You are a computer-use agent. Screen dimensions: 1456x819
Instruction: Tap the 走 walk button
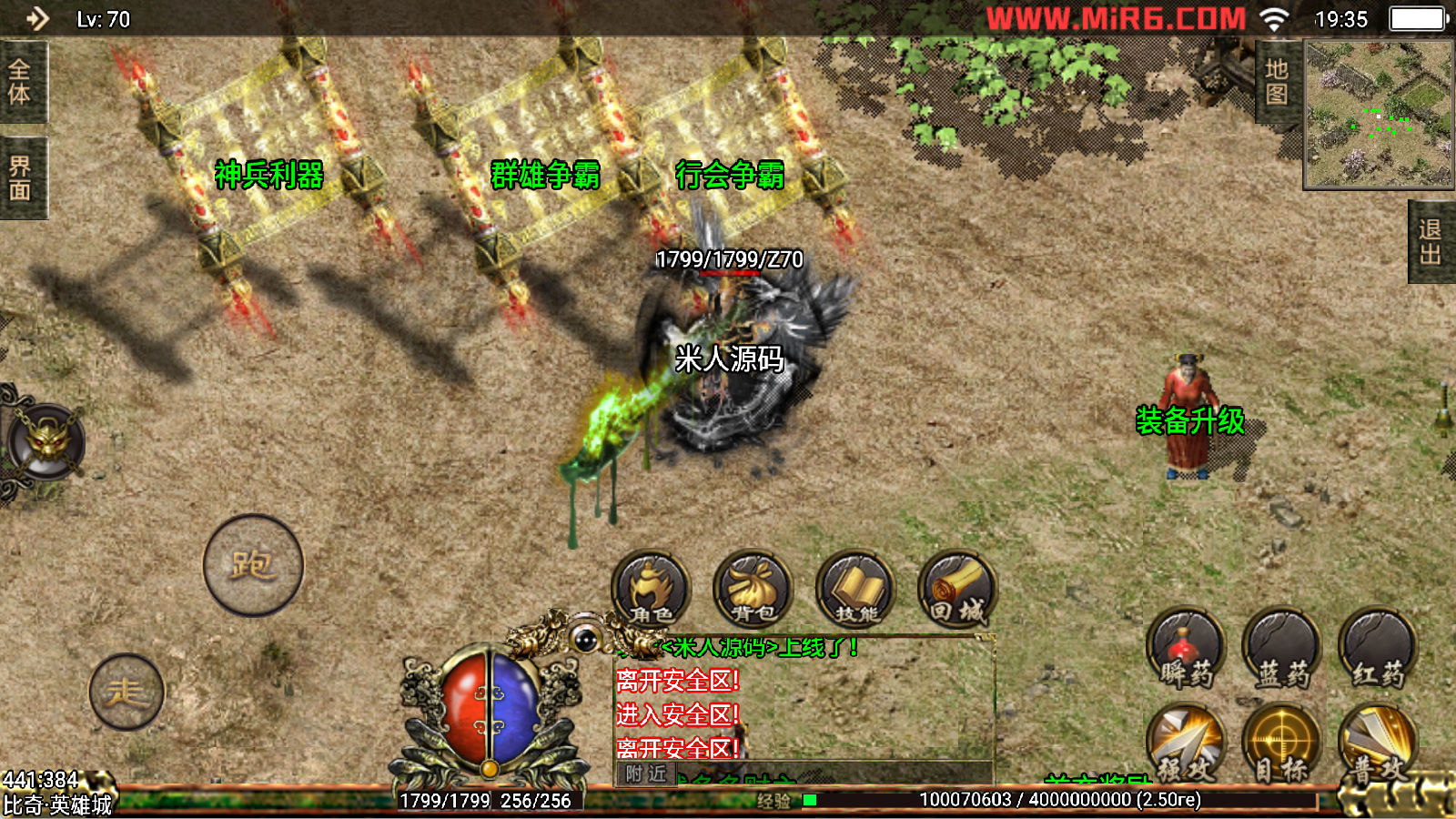tap(126, 692)
